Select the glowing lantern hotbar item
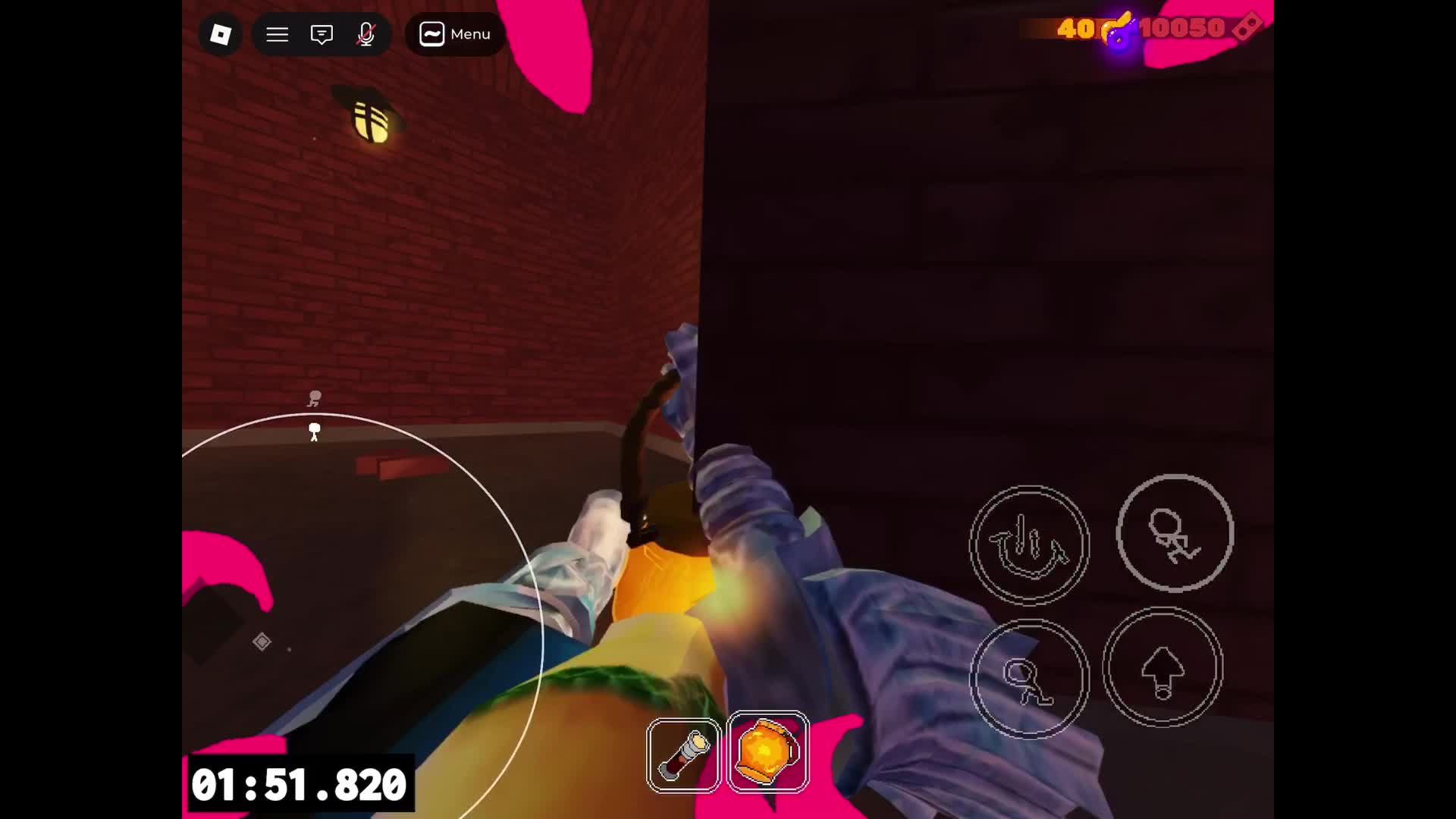The width and height of the screenshot is (1456, 819). tap(768, 753)
